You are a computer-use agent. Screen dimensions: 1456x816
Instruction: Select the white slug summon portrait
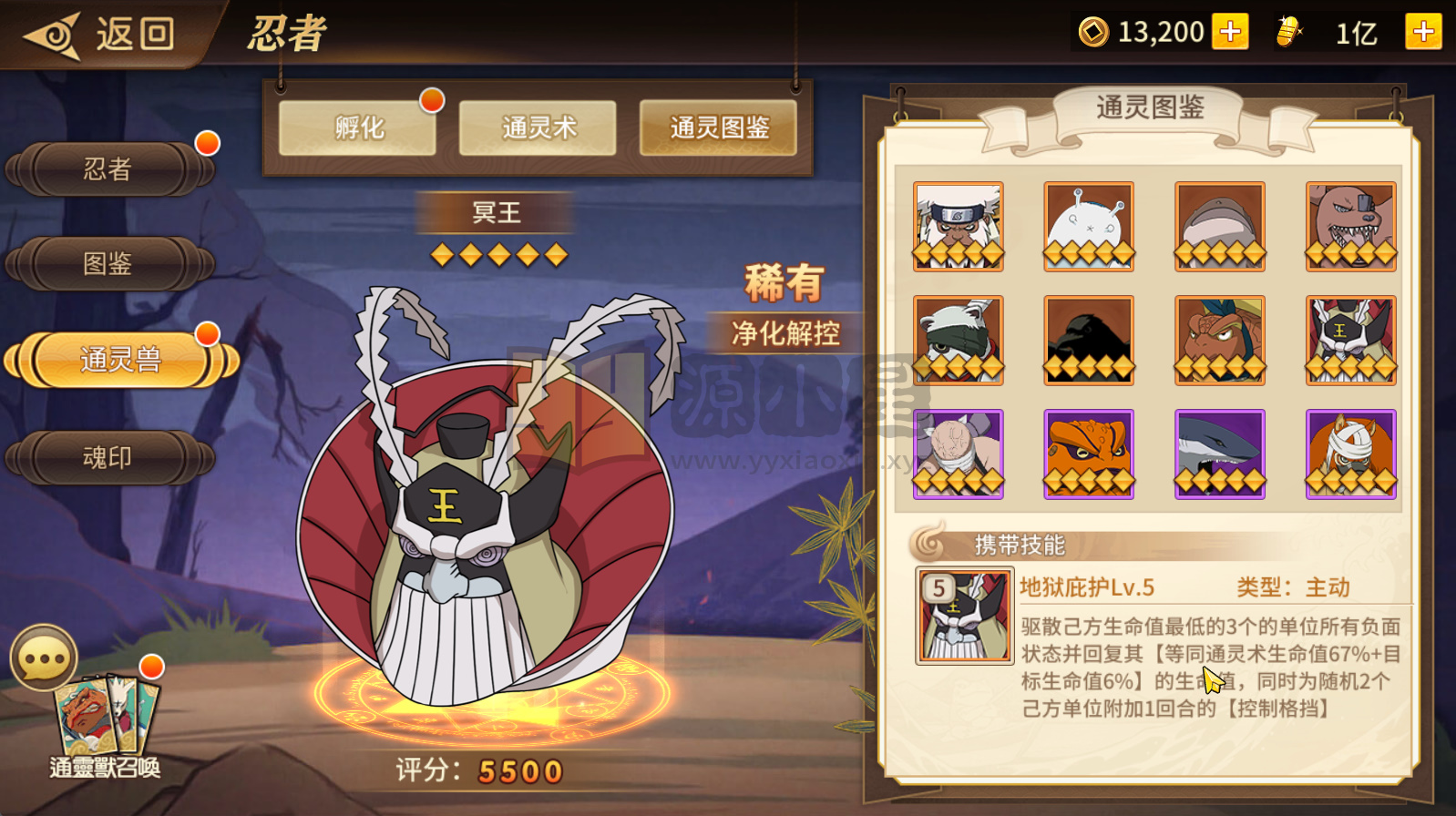[1089, 226]
